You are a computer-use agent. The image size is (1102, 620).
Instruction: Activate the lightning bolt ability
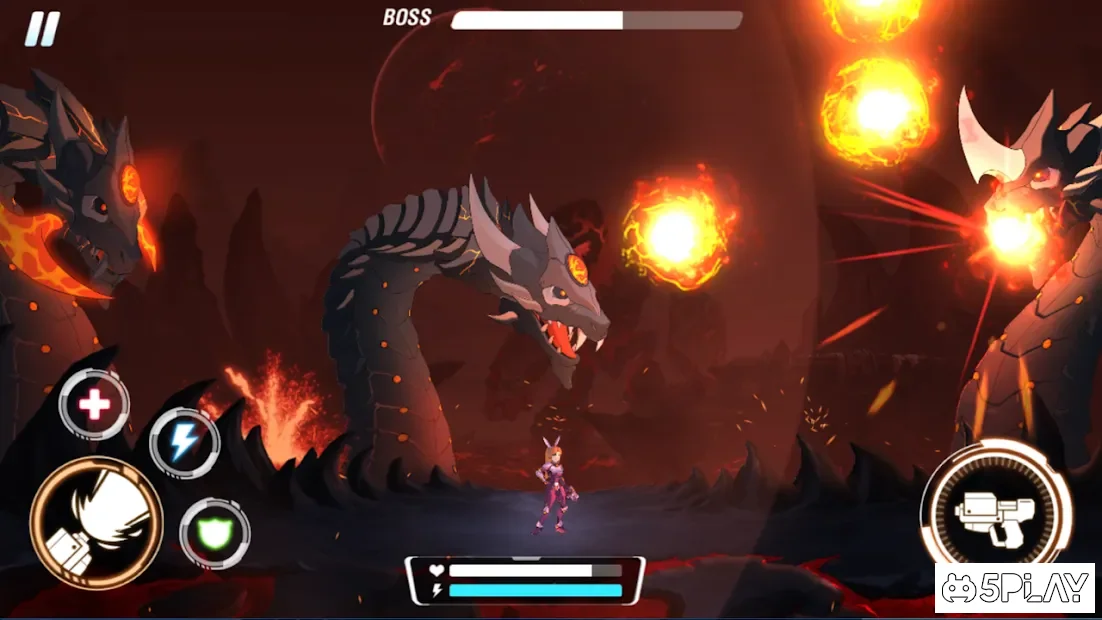pos(184,443)
